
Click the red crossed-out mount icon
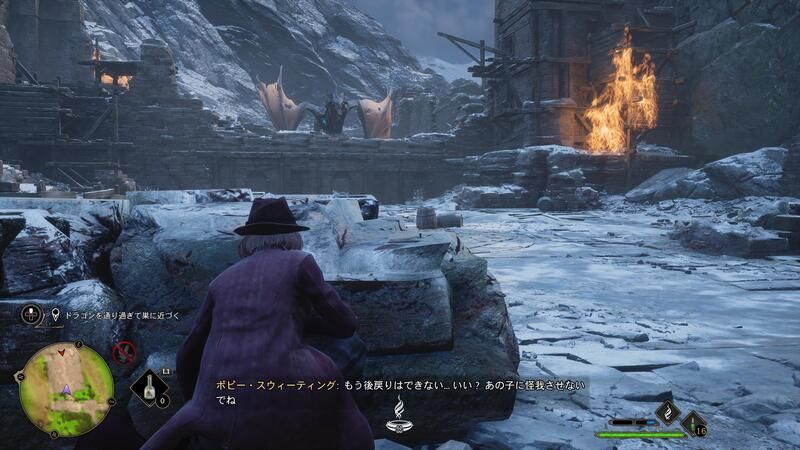click(125, 351)
